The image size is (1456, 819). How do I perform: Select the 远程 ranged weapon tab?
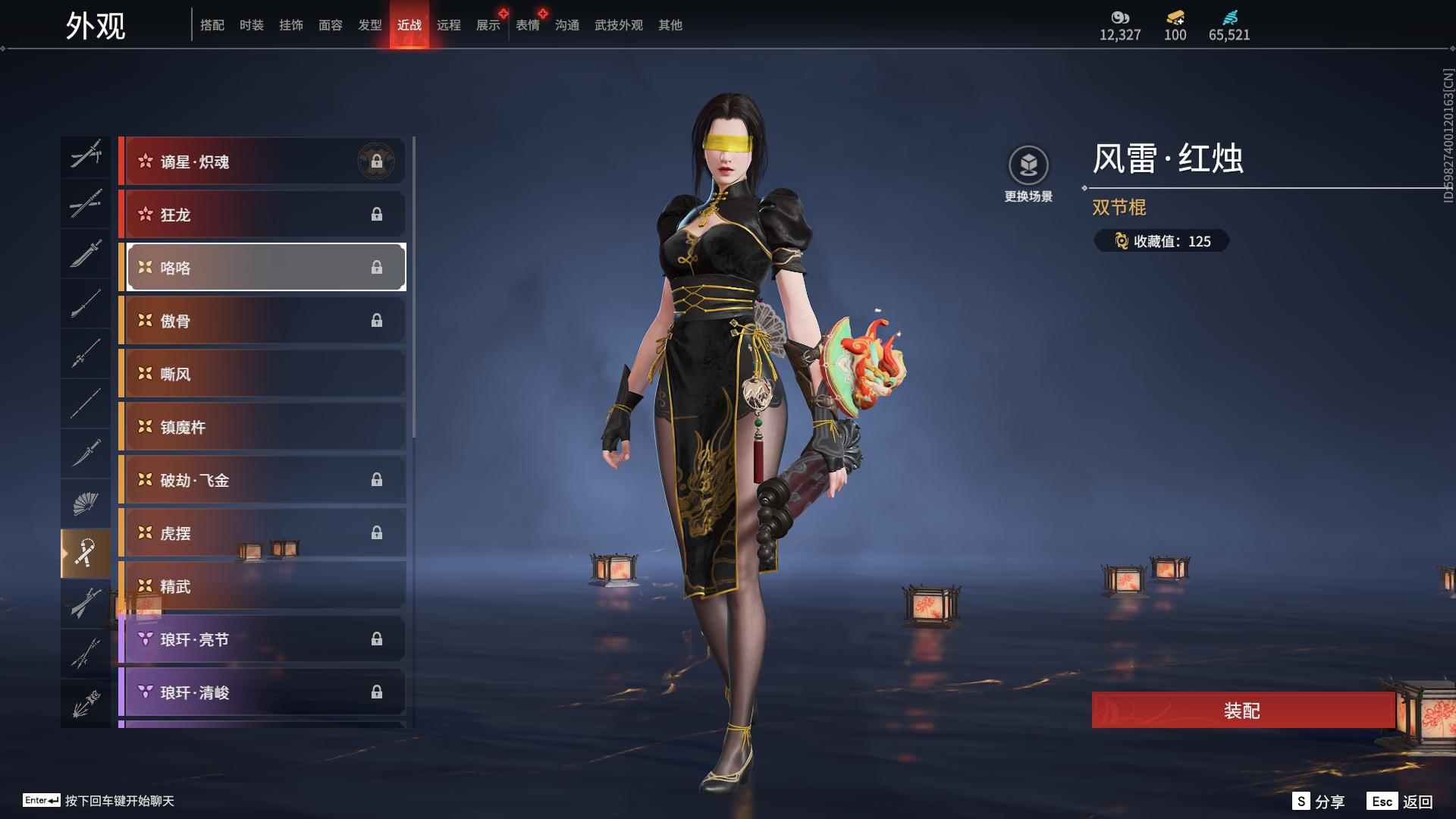click(x=448, y=26)
